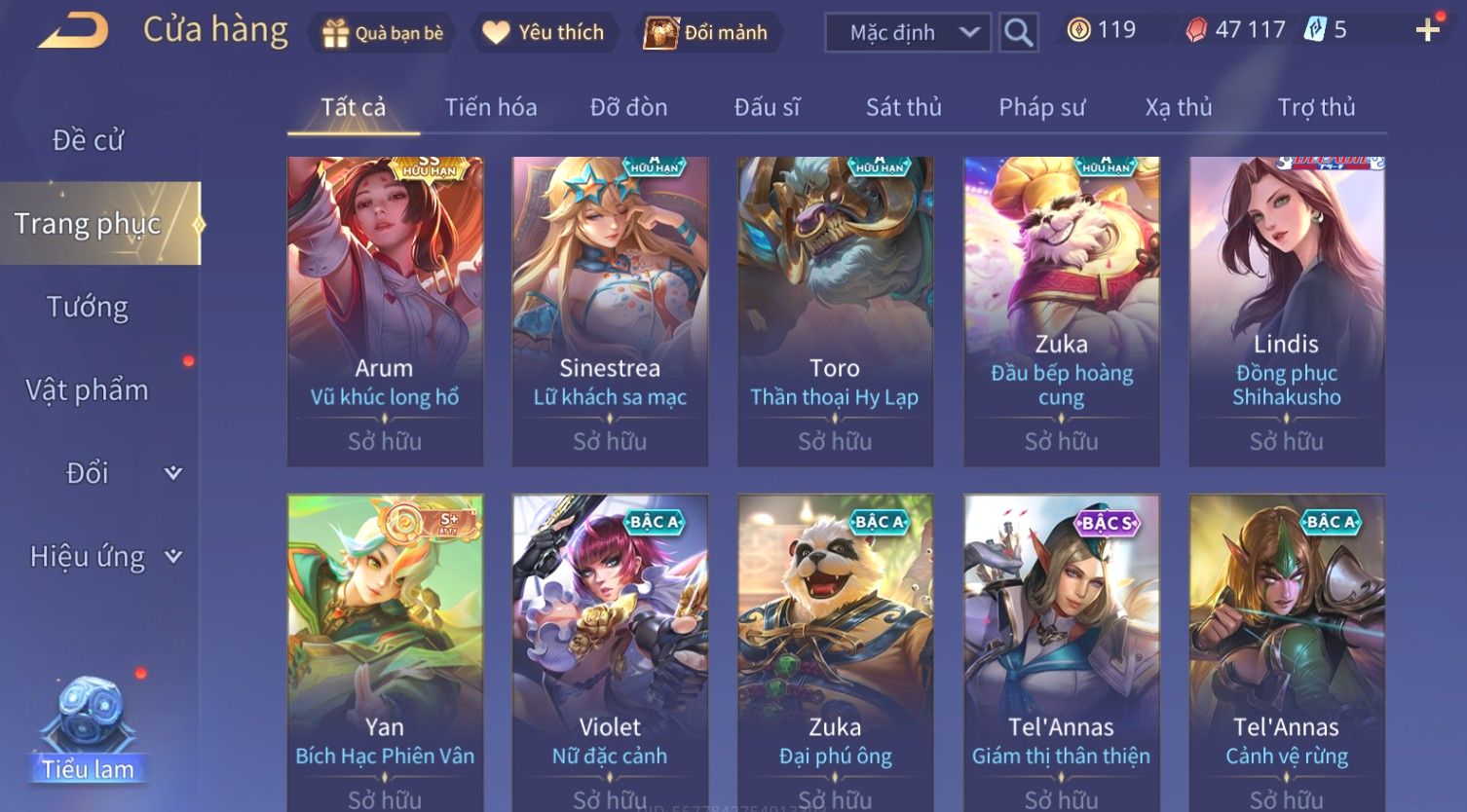Screen dimensions: 1467x812
Task: Click the magnifying glass search button
Action: pyautogui.click(x=1018, y=33)
